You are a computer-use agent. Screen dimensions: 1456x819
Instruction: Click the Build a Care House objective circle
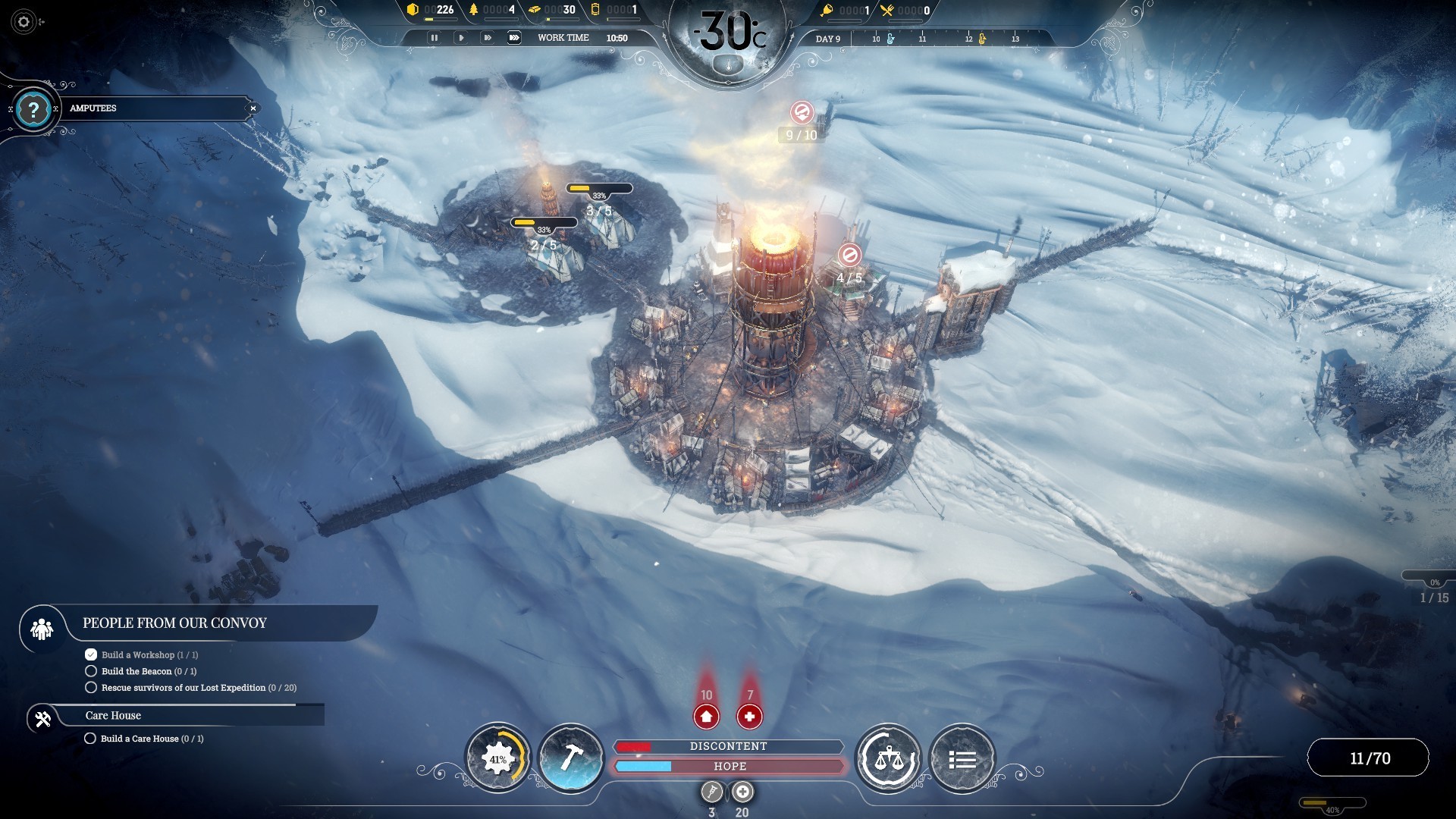pyautogui.click(x=90, y=738)
